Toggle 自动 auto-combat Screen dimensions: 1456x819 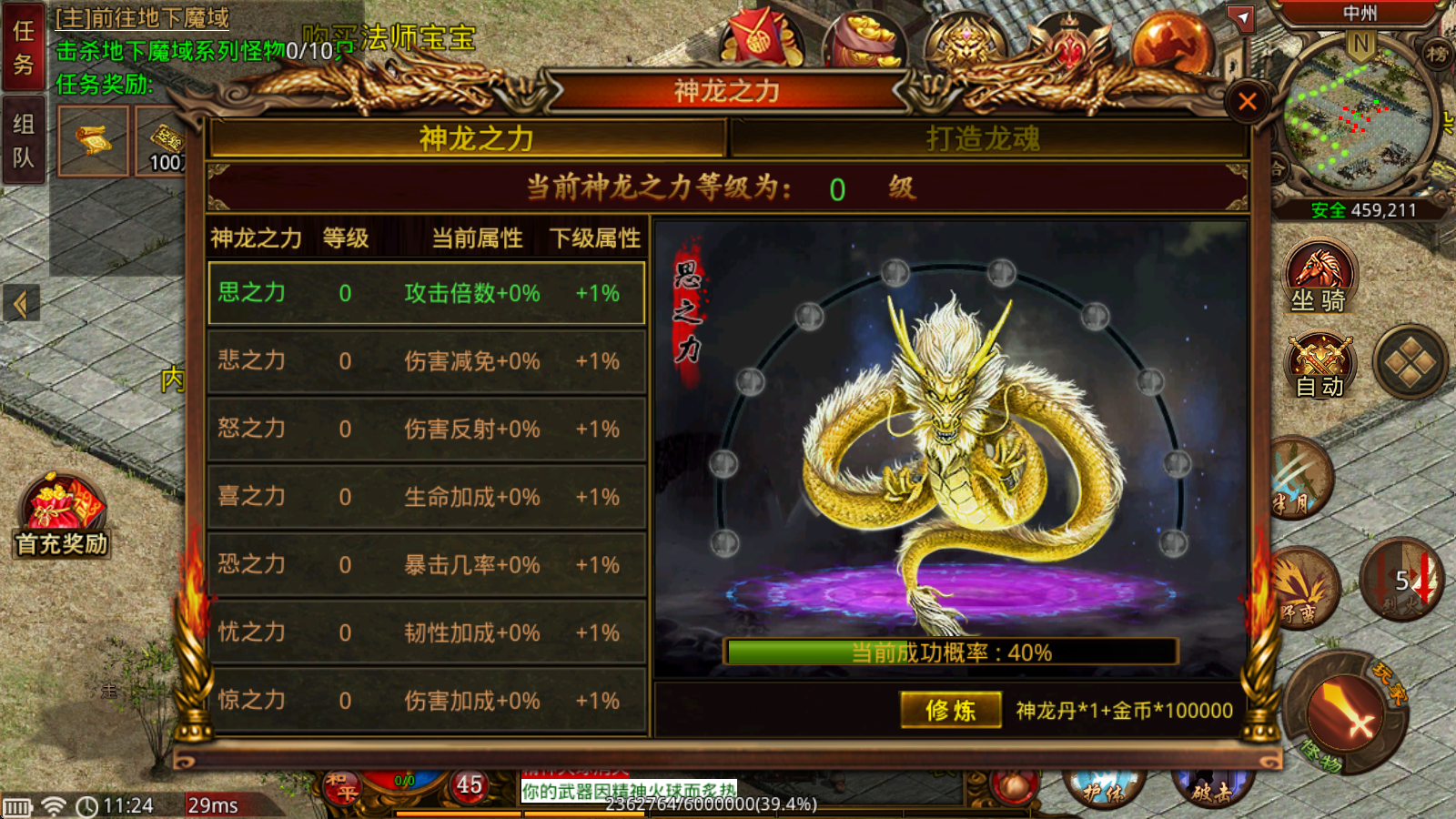point(1319,367)
